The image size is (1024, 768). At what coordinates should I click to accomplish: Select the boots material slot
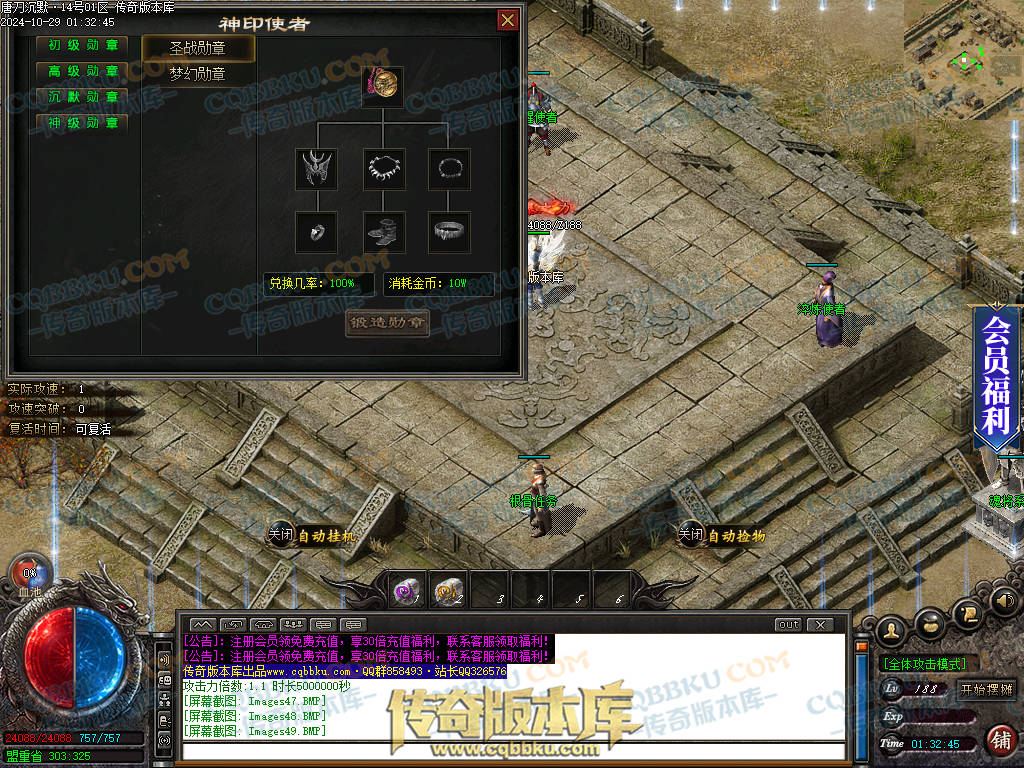pos(382,231)
